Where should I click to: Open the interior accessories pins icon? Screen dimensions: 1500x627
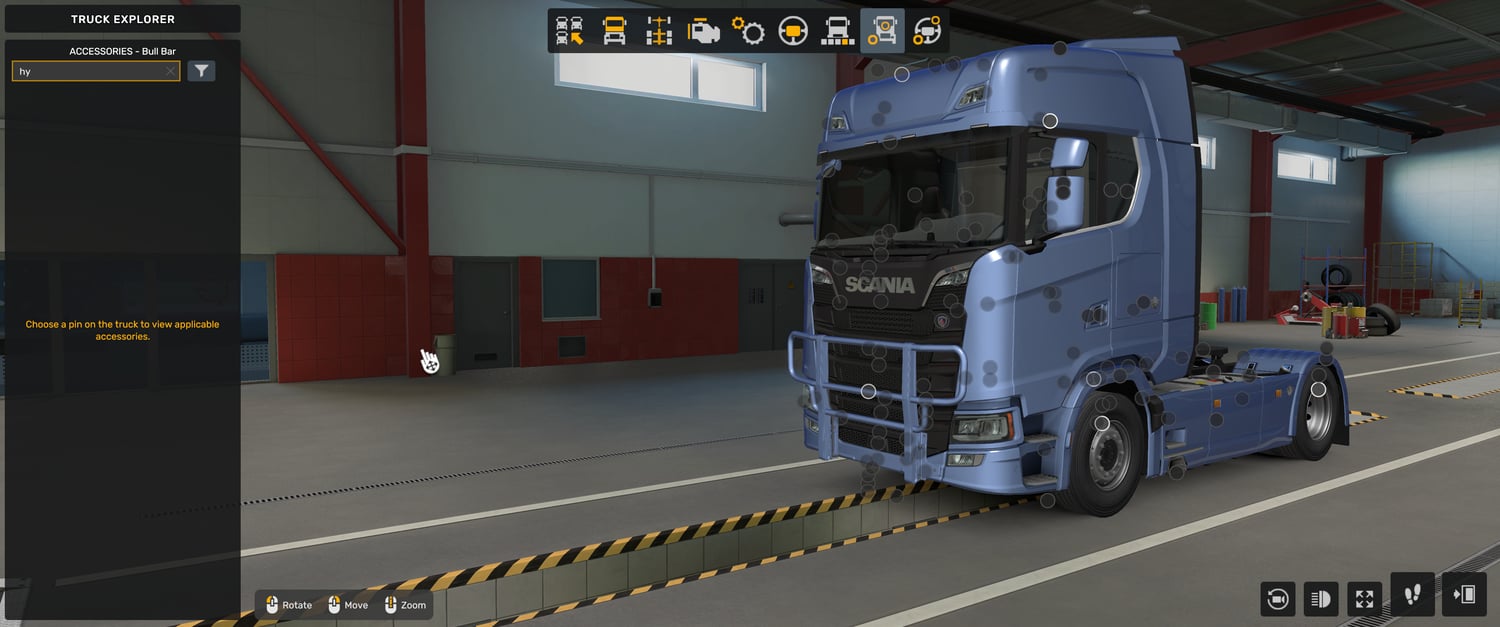[x=927, y=31]
